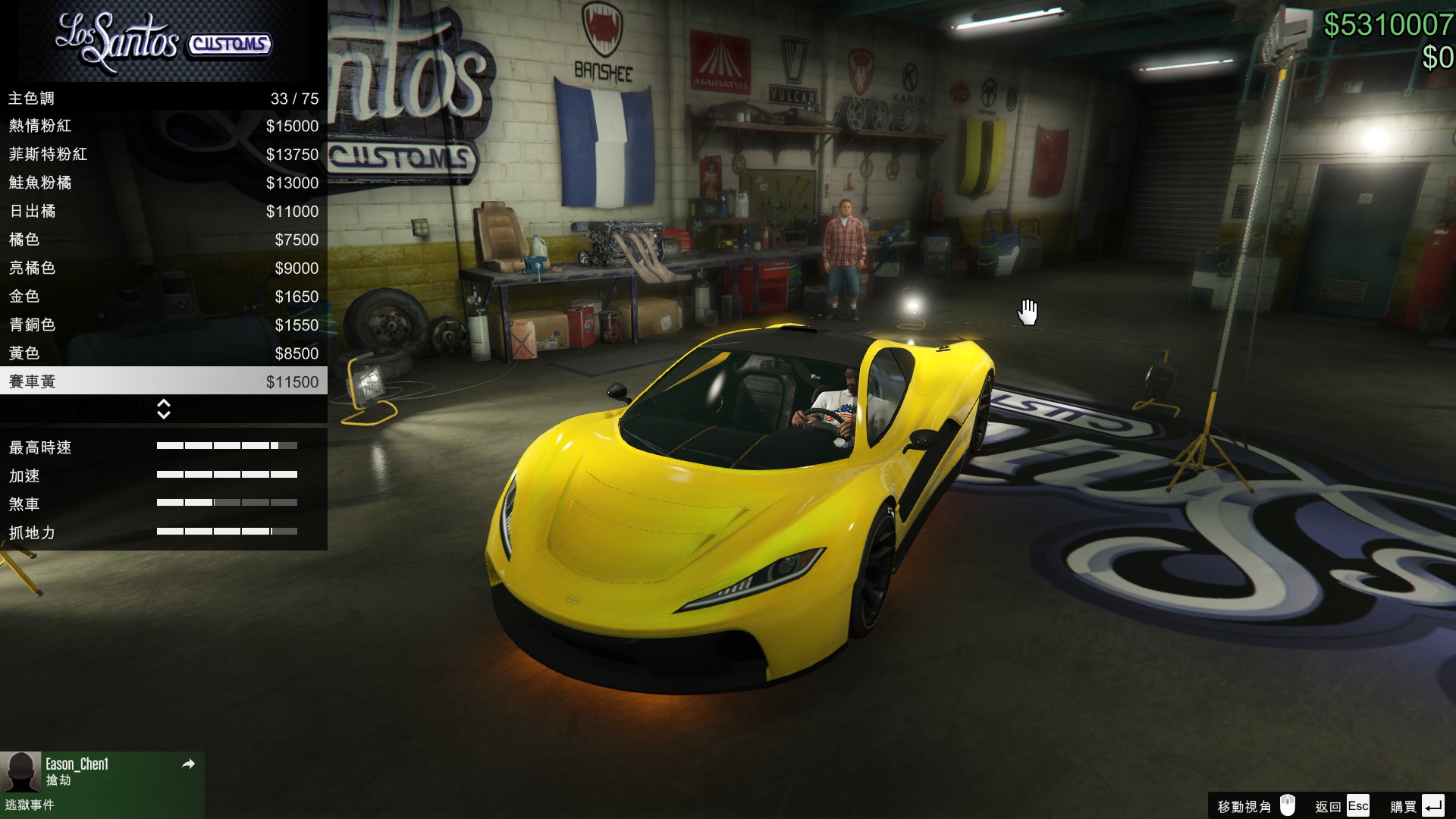The image size is (1456, 819).
Task: Choose the 橘色 color for $7500
Action: point(163,240)
